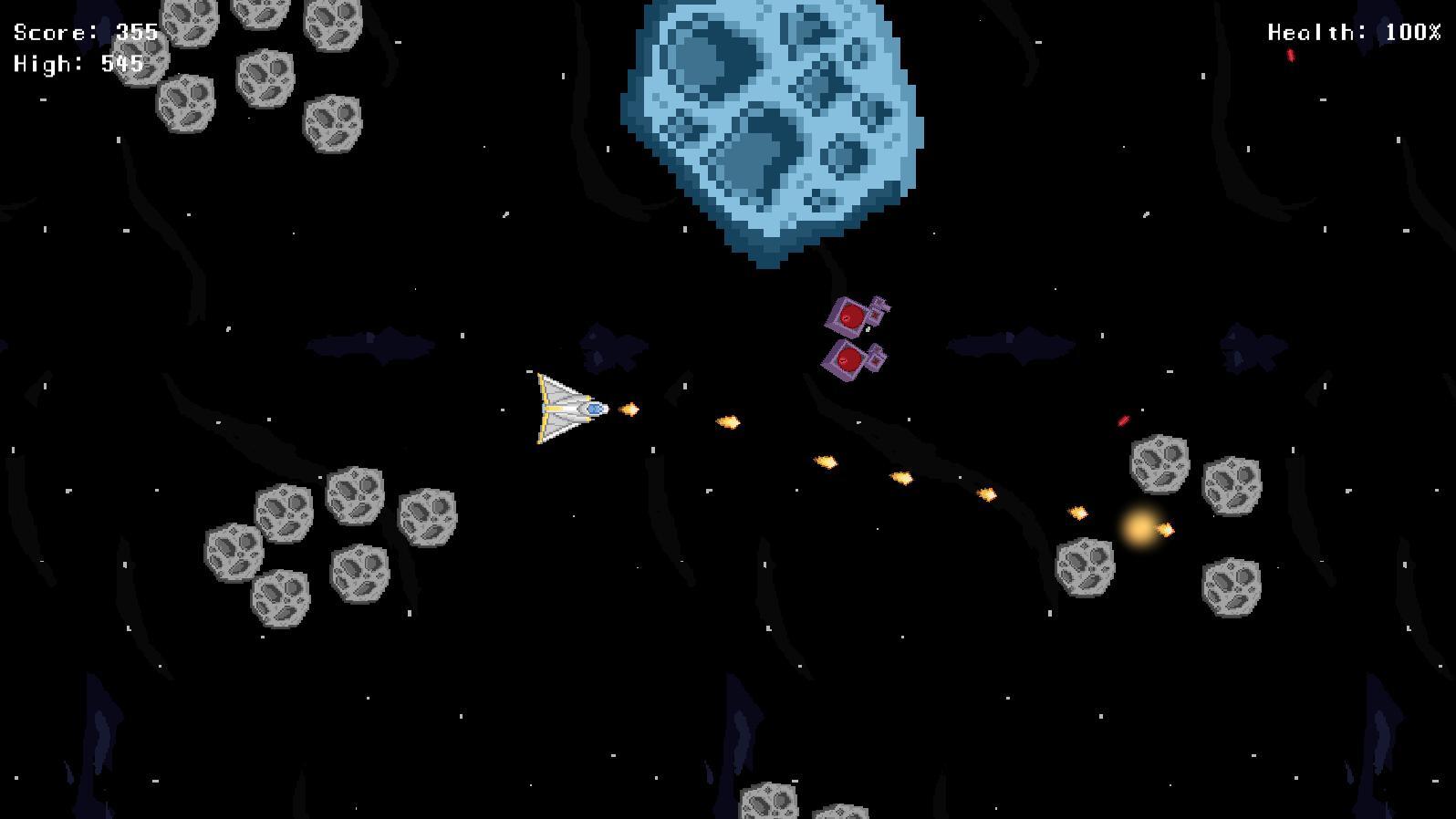Viewport: 1456px width, 819px height.
Task: Target the lower purple enemy ship
Action: 850,361
